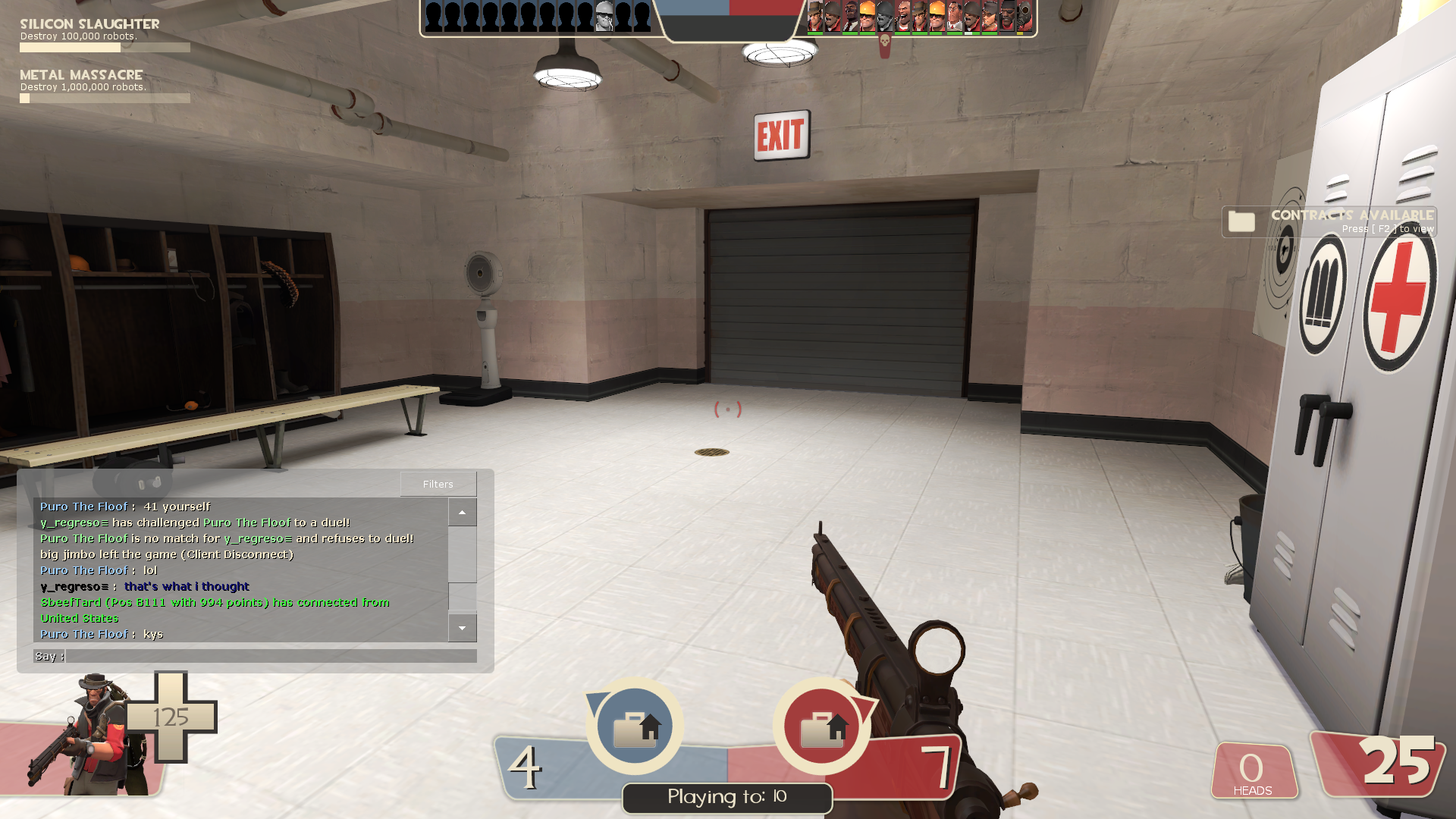Image resolution: width=1456 pixels, height=819 pixels.
Task: Select the Metal Massacre achievement tracker
Action: click(105, 86)
